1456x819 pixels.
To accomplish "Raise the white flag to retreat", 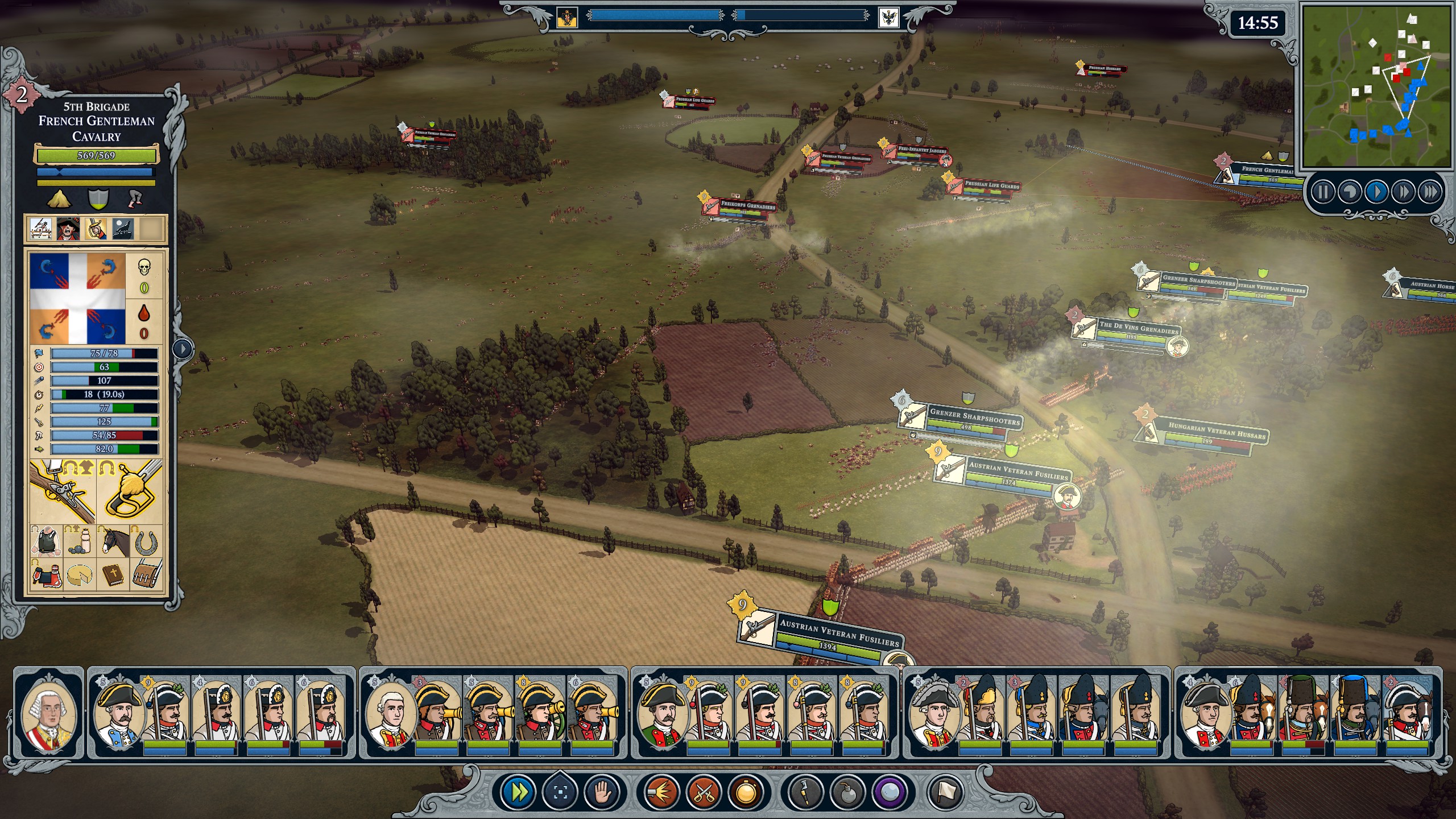I will tap(946, 792).
